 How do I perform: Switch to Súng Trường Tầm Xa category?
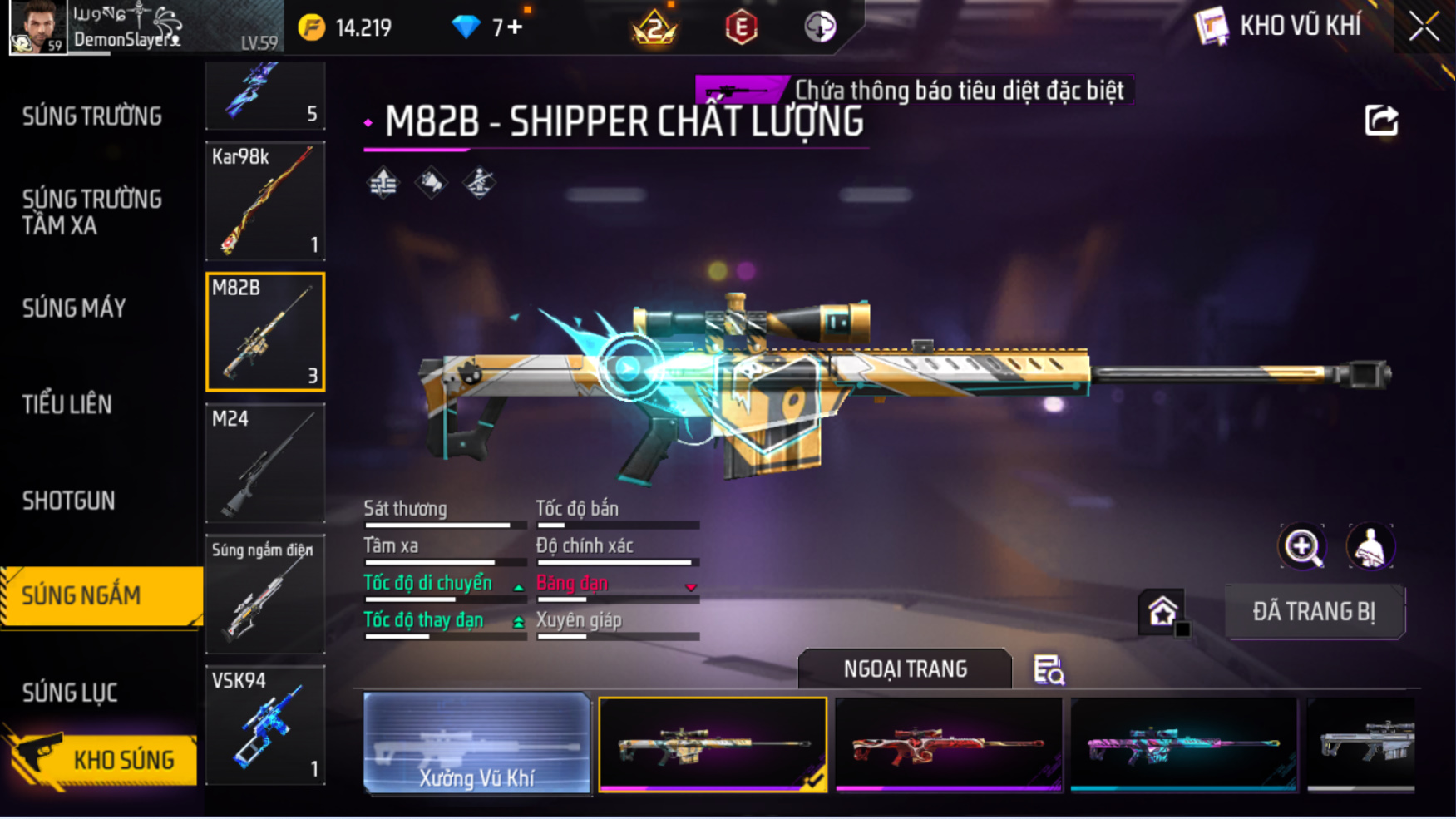pyautogui.click(x=92, y=212)
